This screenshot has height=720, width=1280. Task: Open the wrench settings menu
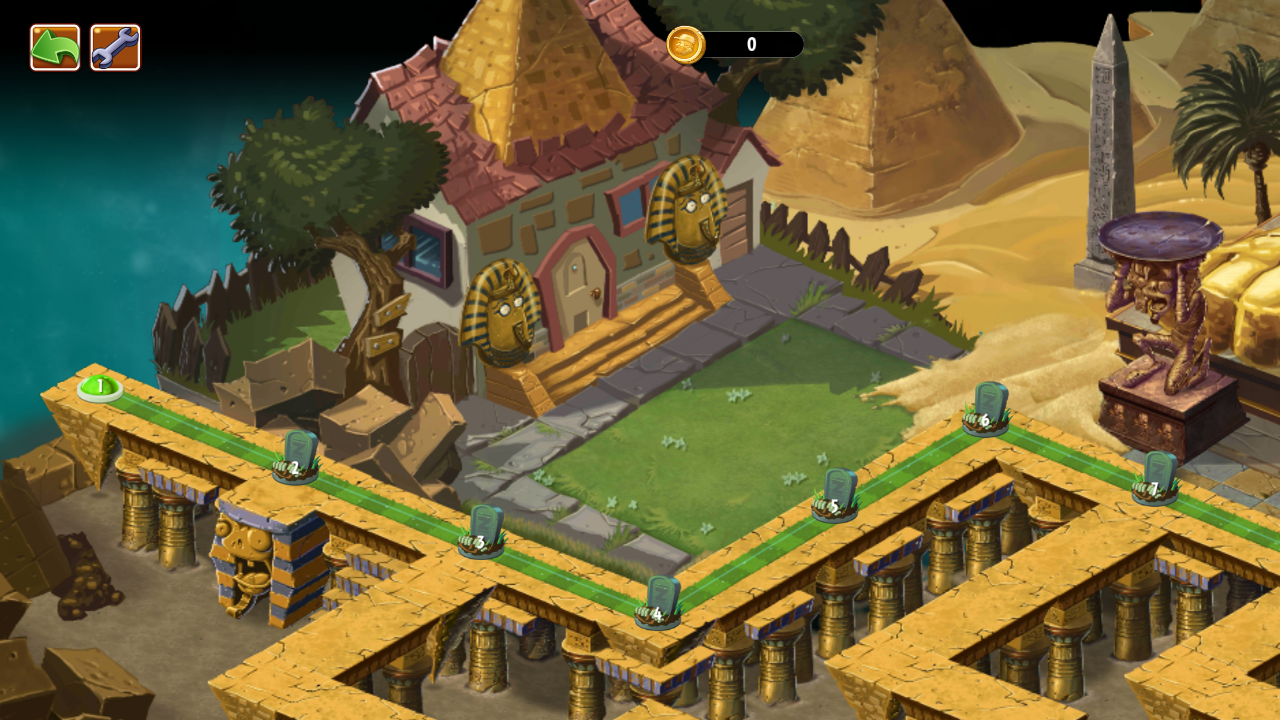115,47
